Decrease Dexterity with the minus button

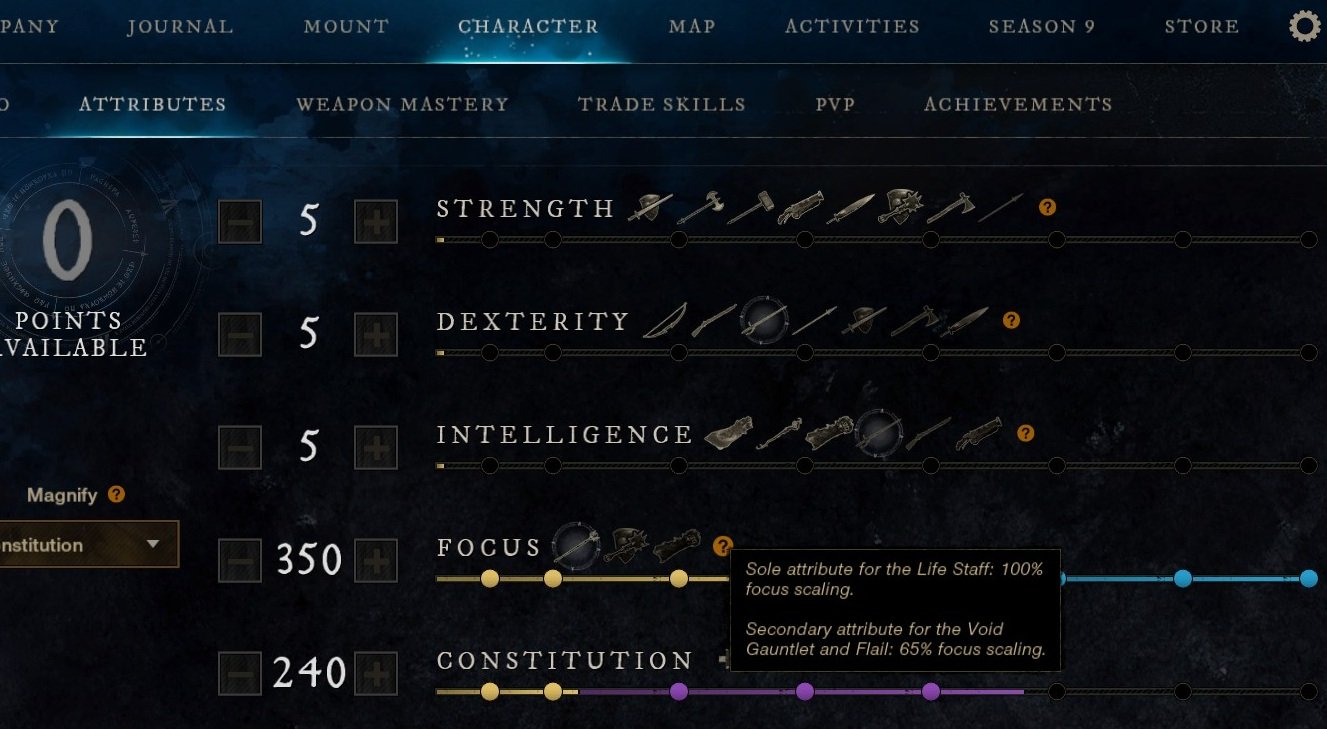240,334
